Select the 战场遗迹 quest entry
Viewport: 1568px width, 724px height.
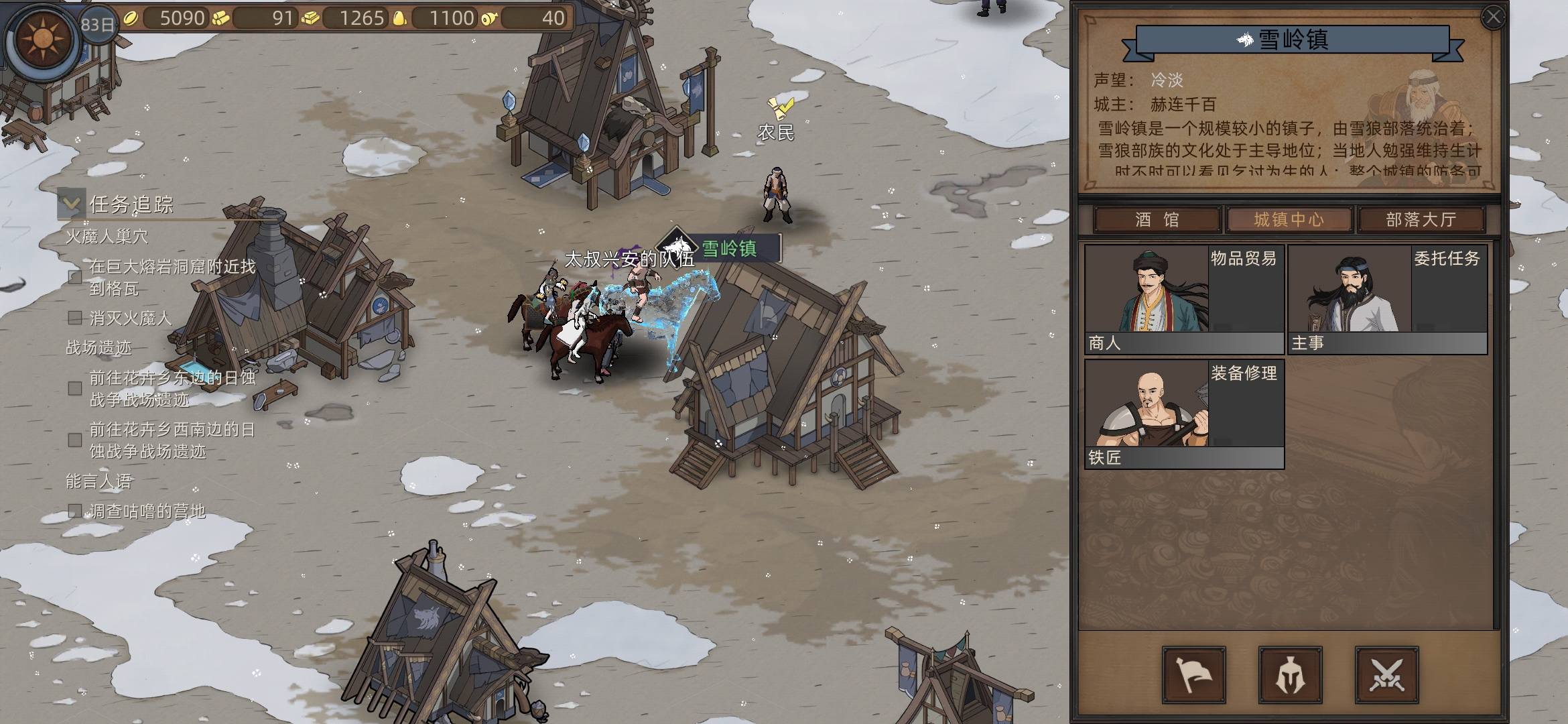pos(99,347)
